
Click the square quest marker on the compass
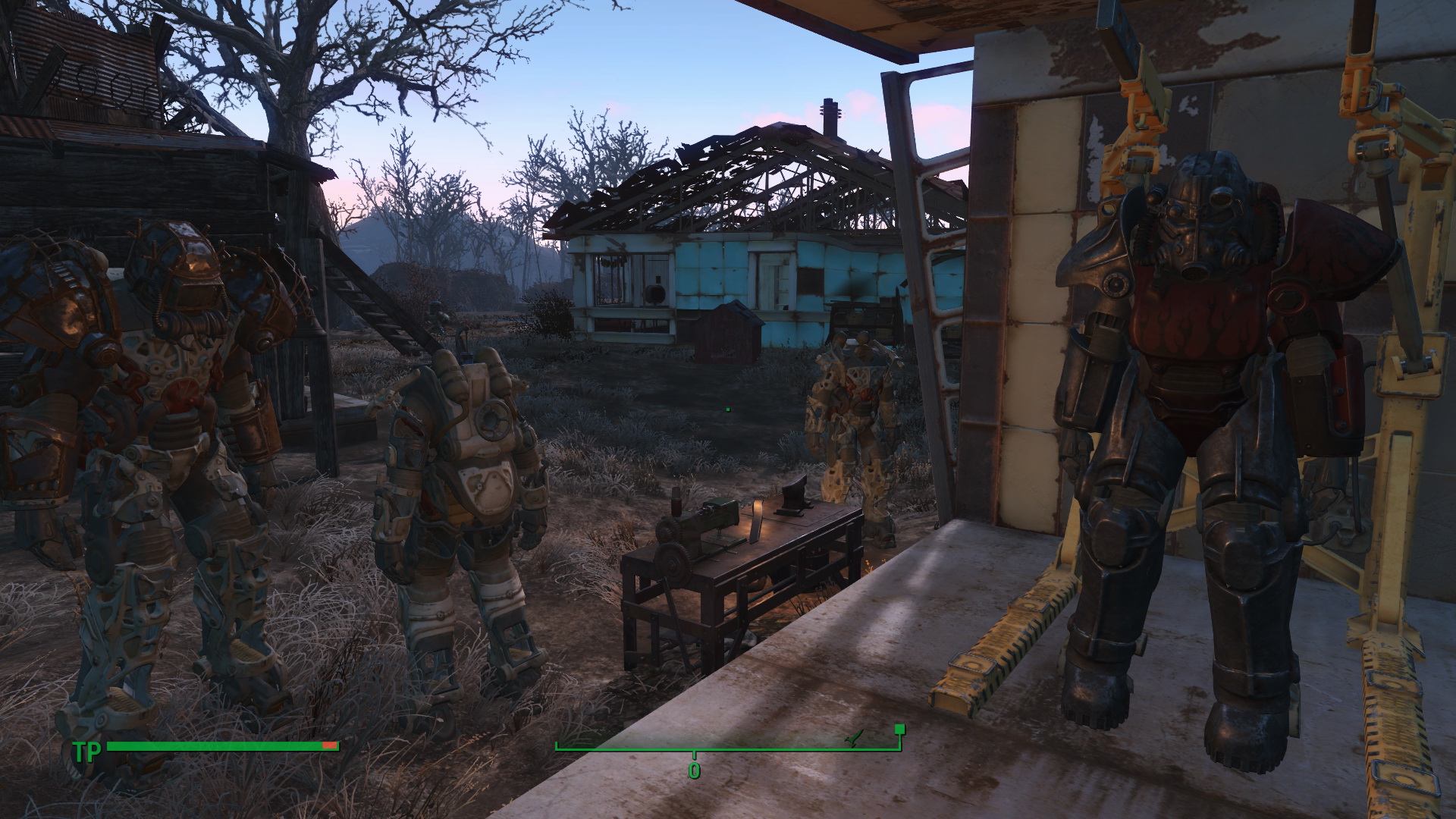pyautogui.click(x=899, y=730)
